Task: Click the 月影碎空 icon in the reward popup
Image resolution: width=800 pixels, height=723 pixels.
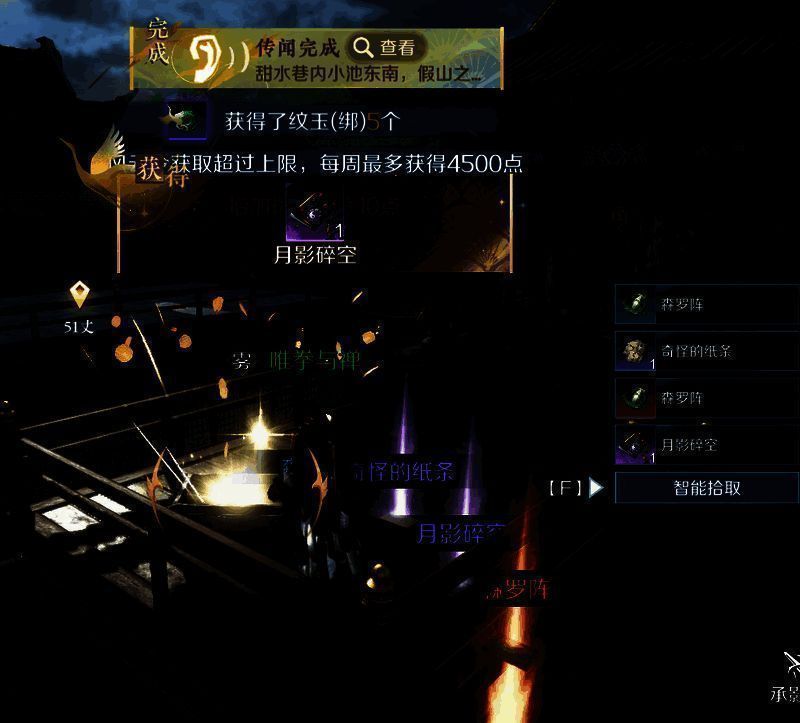Action: point(315,212)
